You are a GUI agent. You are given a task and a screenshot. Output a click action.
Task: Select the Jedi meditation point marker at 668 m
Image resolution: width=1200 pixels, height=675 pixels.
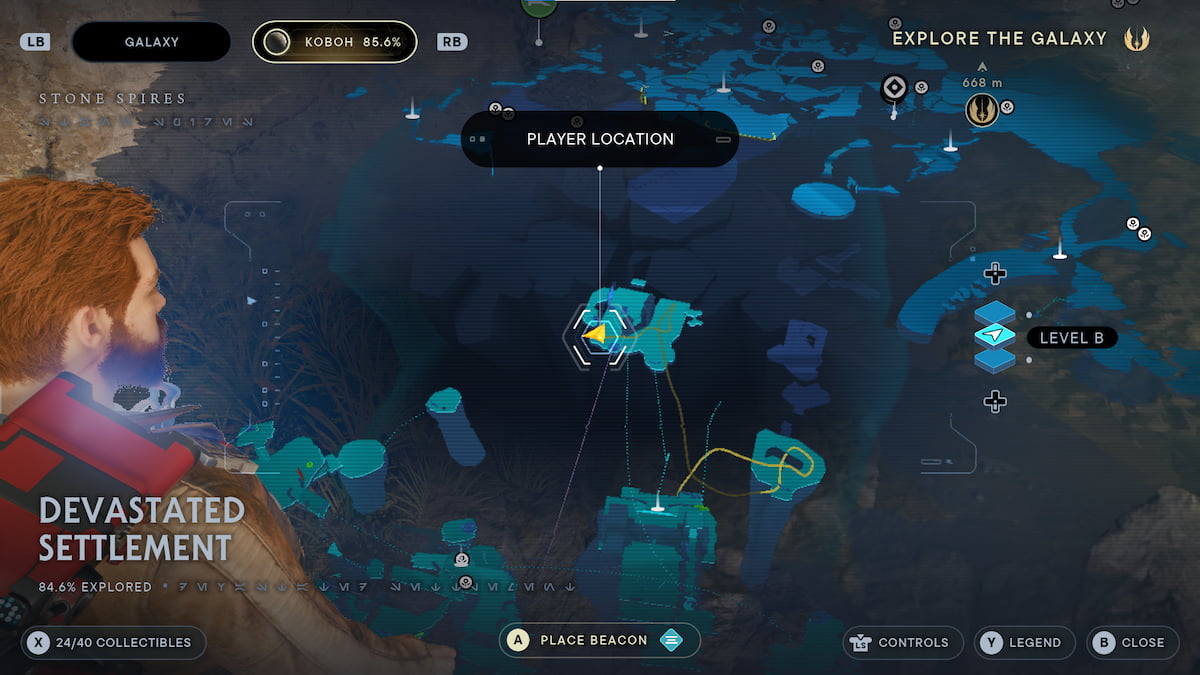982,109
